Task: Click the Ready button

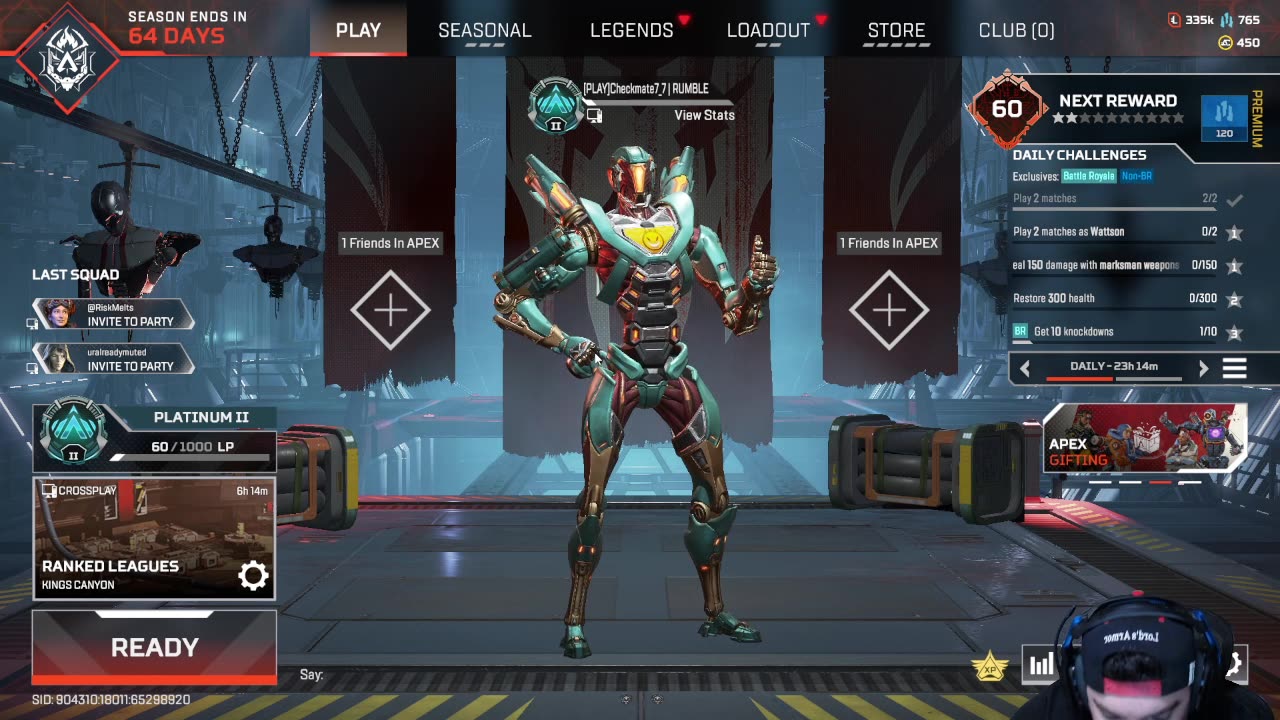Action: pos(154,647)
